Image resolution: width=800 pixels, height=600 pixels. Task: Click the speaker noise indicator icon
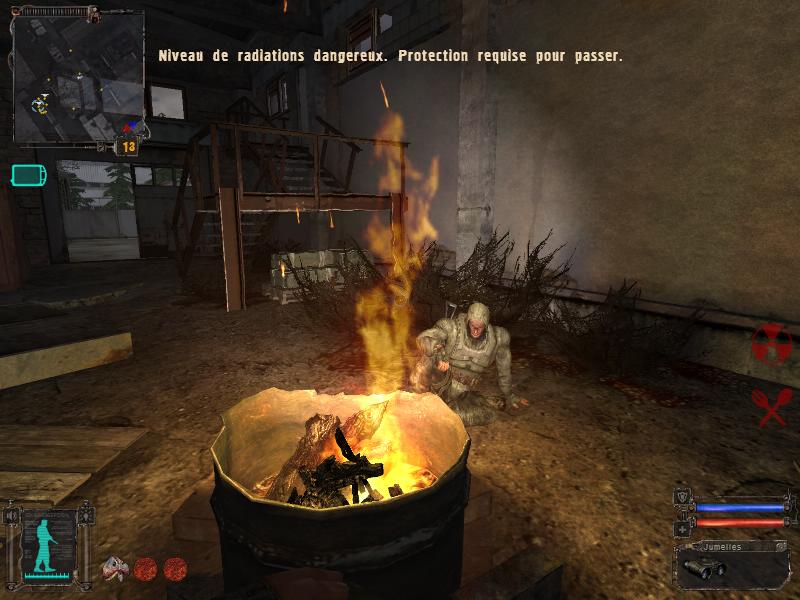point(12,516)
